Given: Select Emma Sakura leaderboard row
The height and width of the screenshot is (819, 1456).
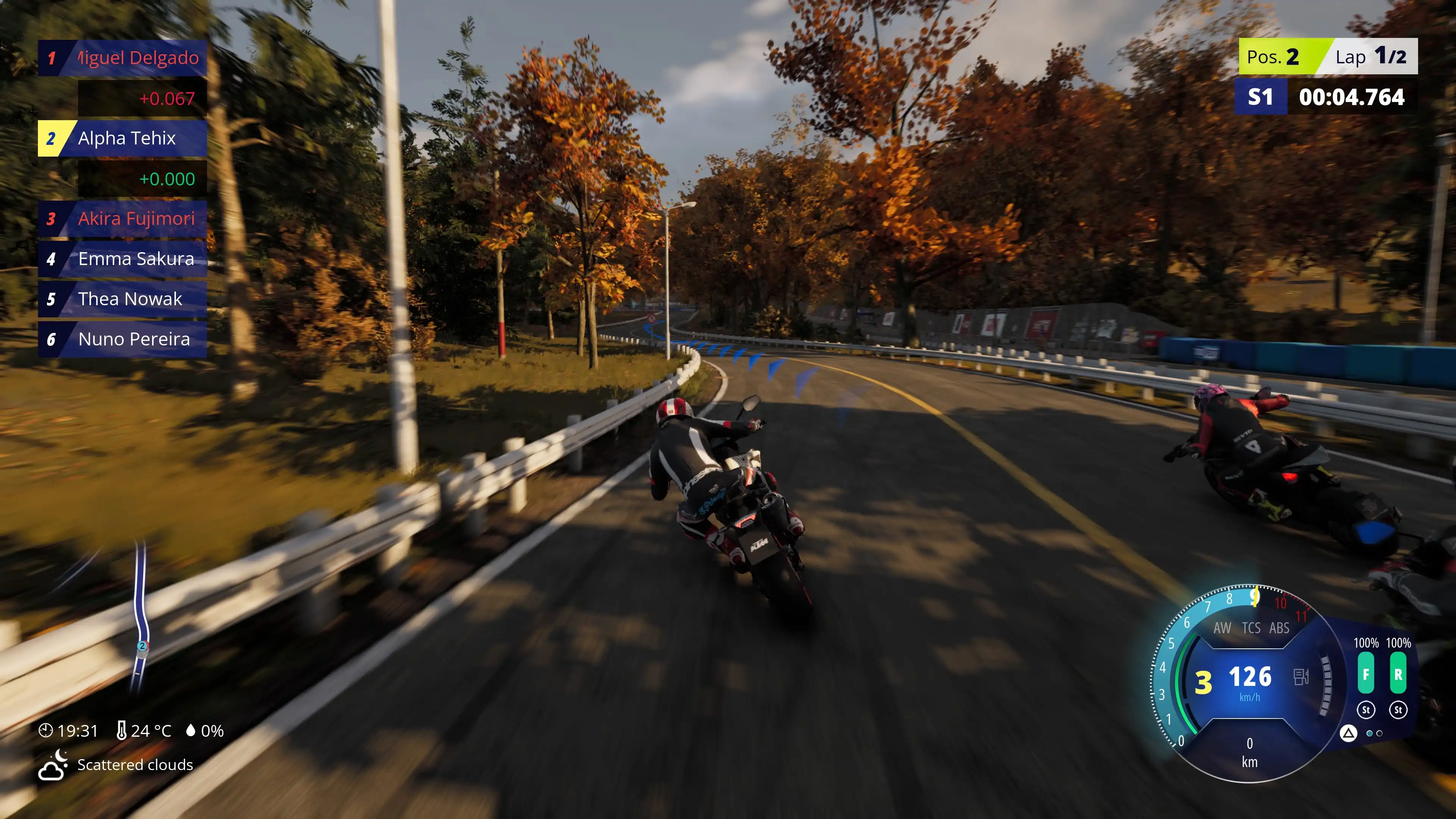Looking at the screenshot, I should click(x=122, y=259).
